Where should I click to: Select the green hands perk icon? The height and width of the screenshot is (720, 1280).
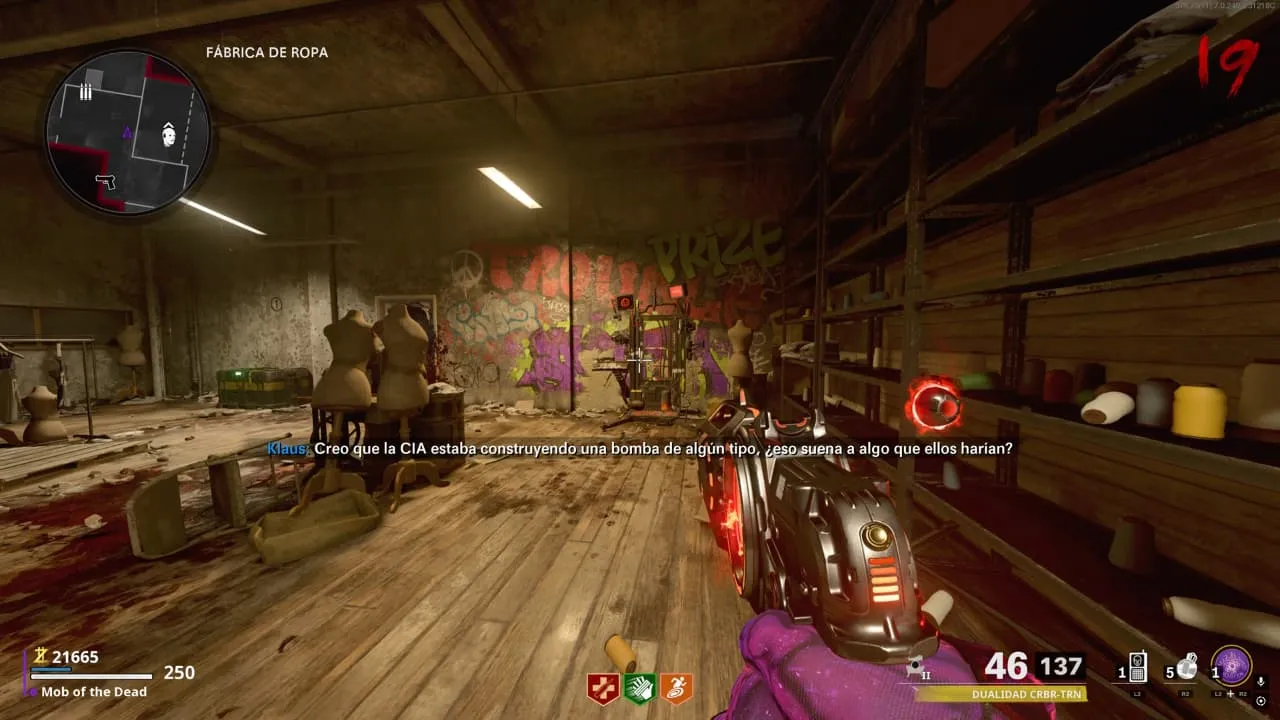pos(639,688)
